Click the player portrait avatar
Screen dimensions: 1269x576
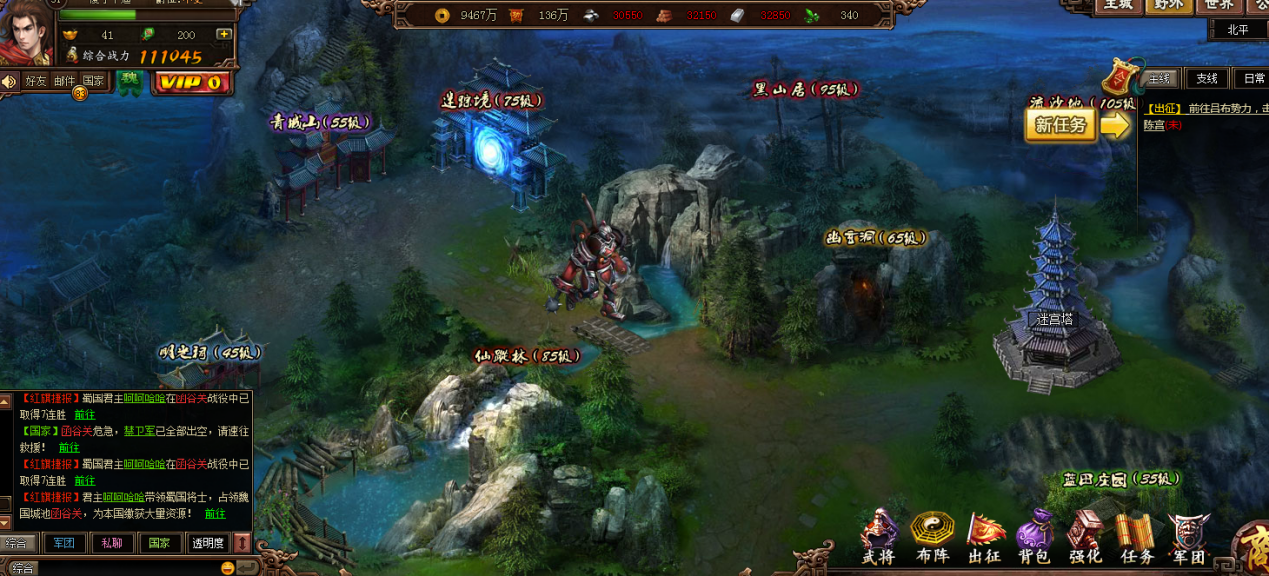(x=27, y=35)
